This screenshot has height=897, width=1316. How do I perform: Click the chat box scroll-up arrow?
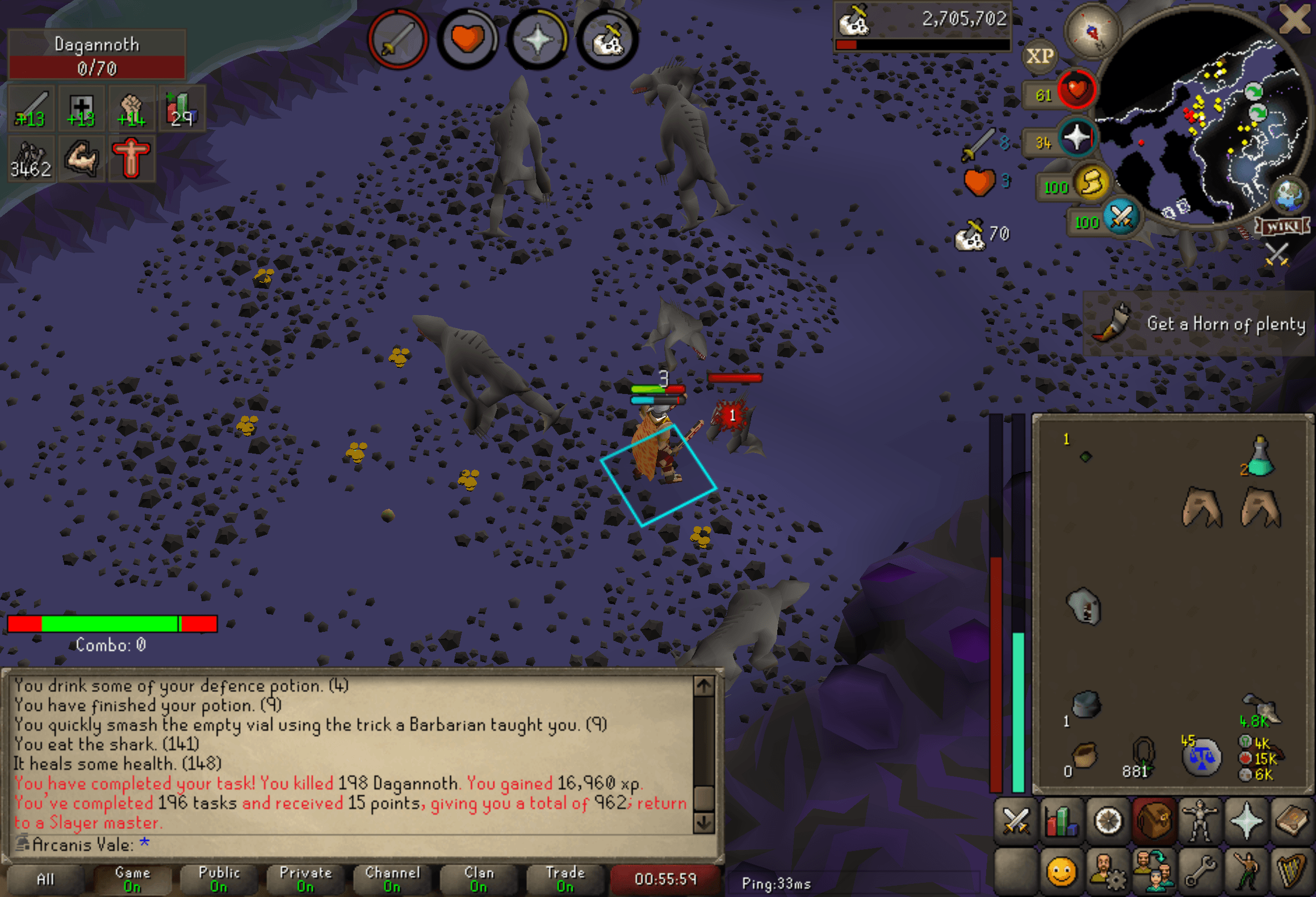pyautogui.click(x=704, y=686)
